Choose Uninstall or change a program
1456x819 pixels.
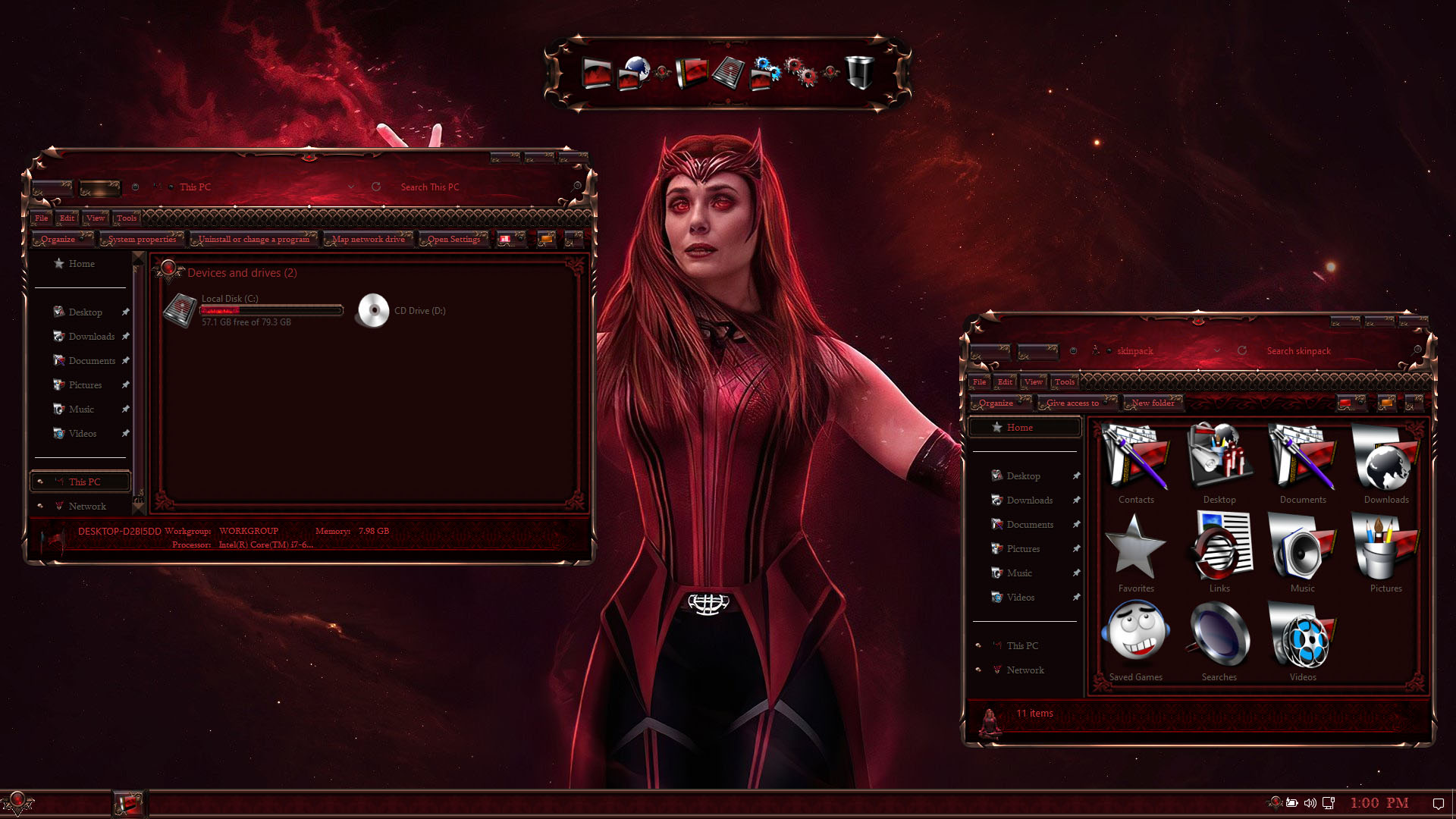point(254,240)
